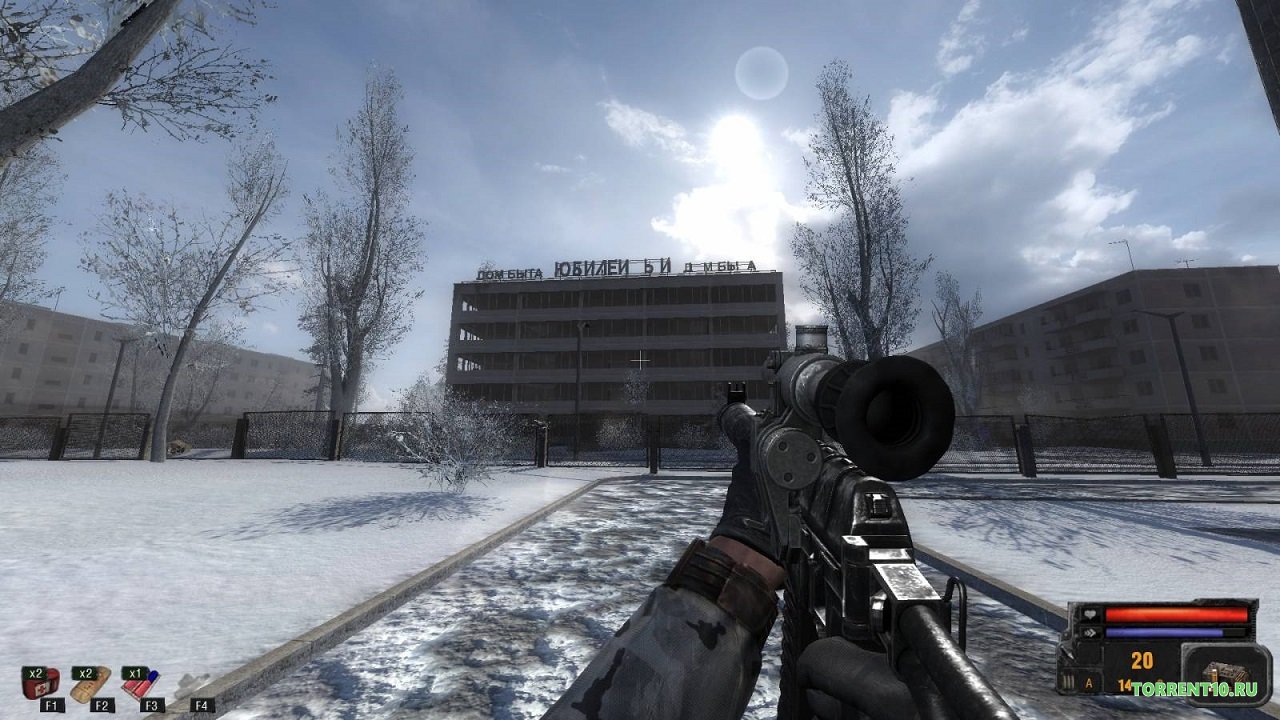The width and height of the screenshot is (1280, 720).
Task: Activate the red and blue pills slot
Action: (x=141, y=682)
